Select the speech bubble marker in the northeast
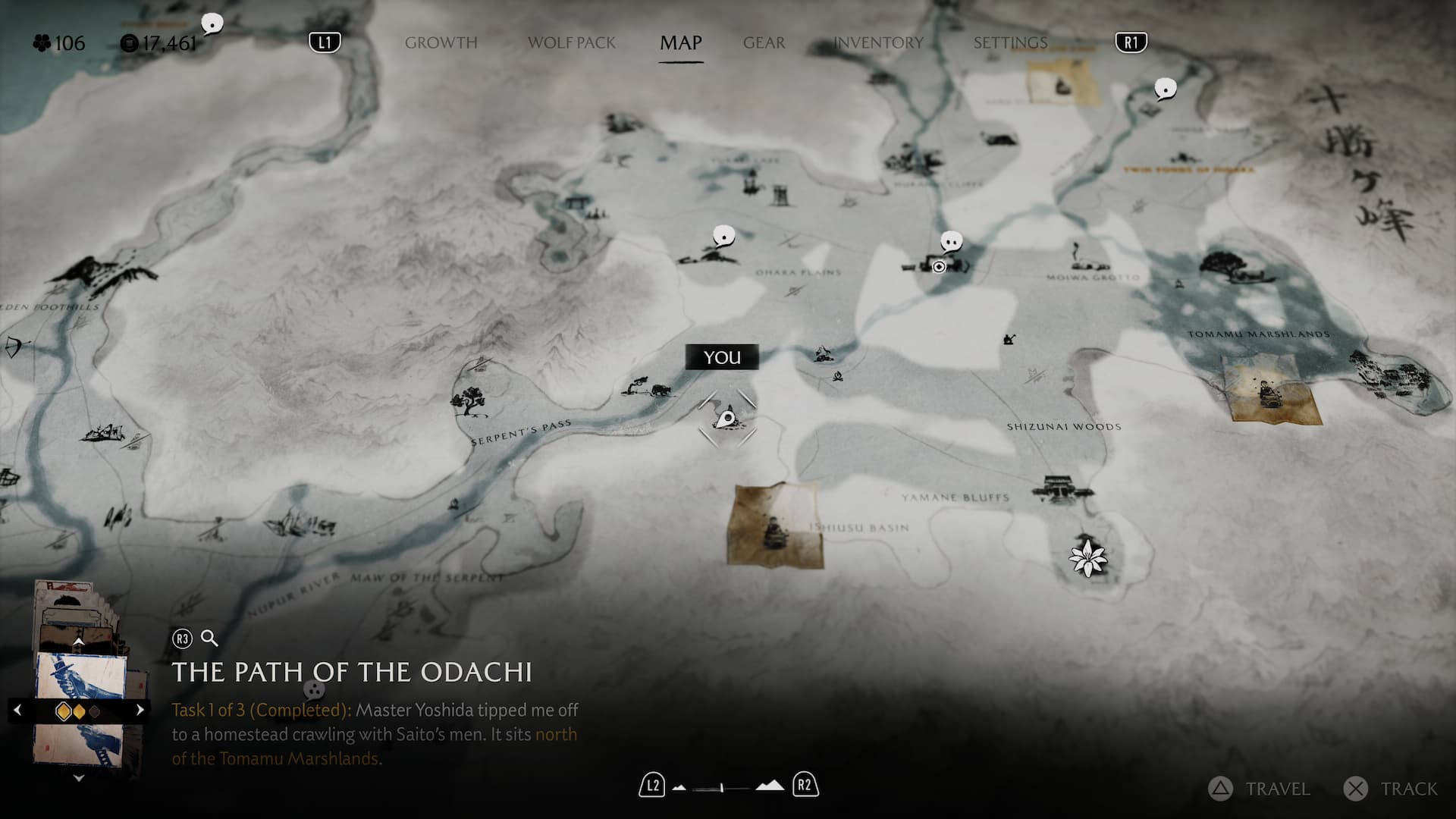1456x819 pixels. pos(1165,89)
